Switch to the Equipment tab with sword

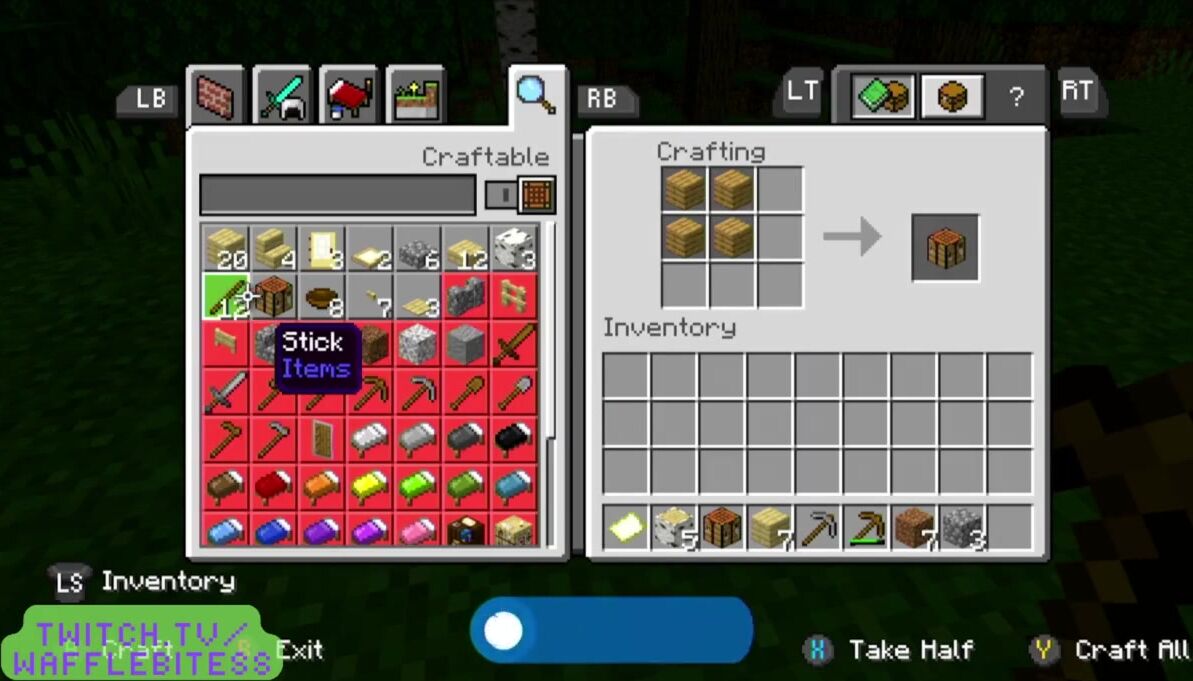[x=283, y=98]
